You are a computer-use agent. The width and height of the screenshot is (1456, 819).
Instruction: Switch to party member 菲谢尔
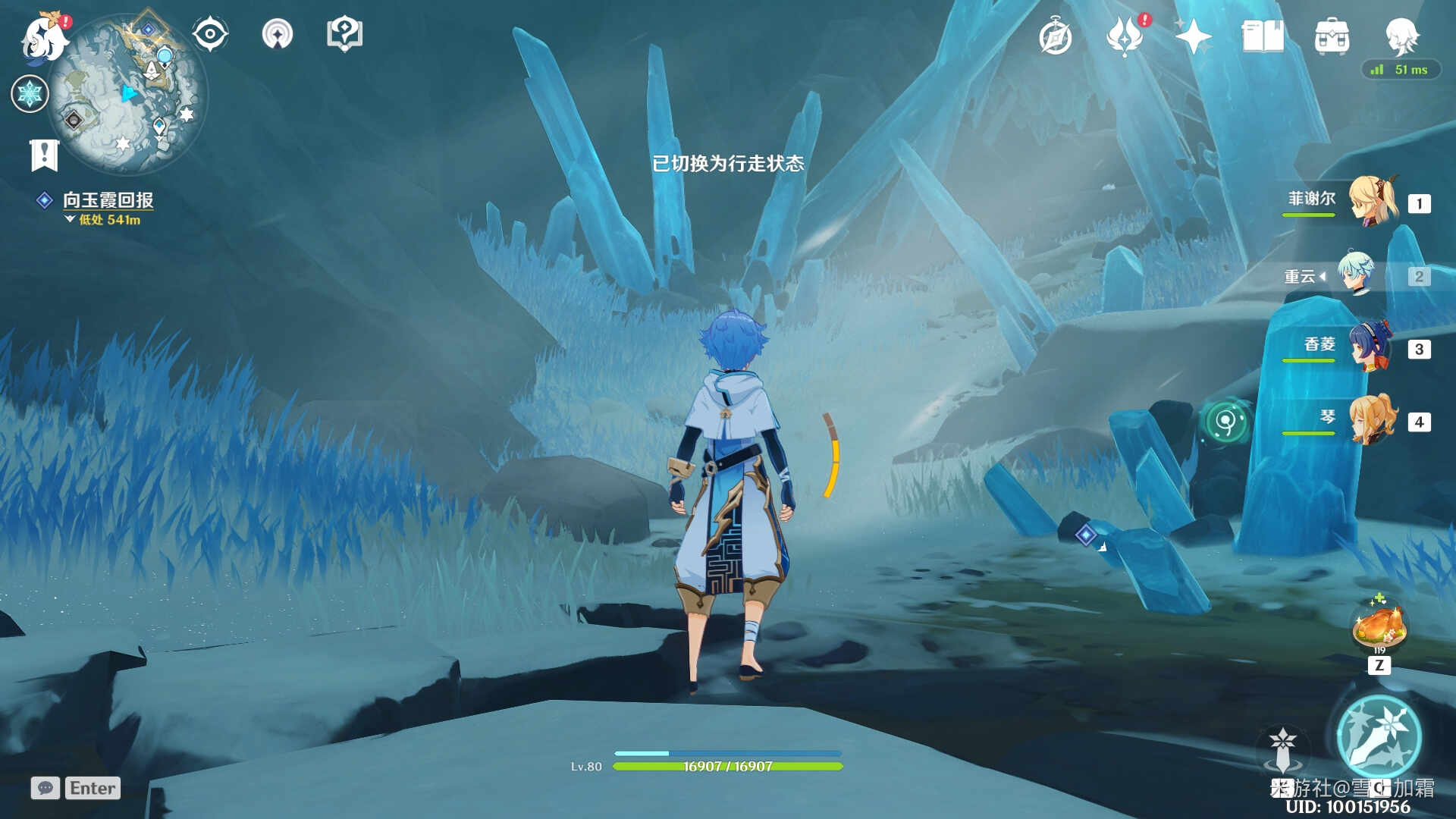[x=1373, y=200]
